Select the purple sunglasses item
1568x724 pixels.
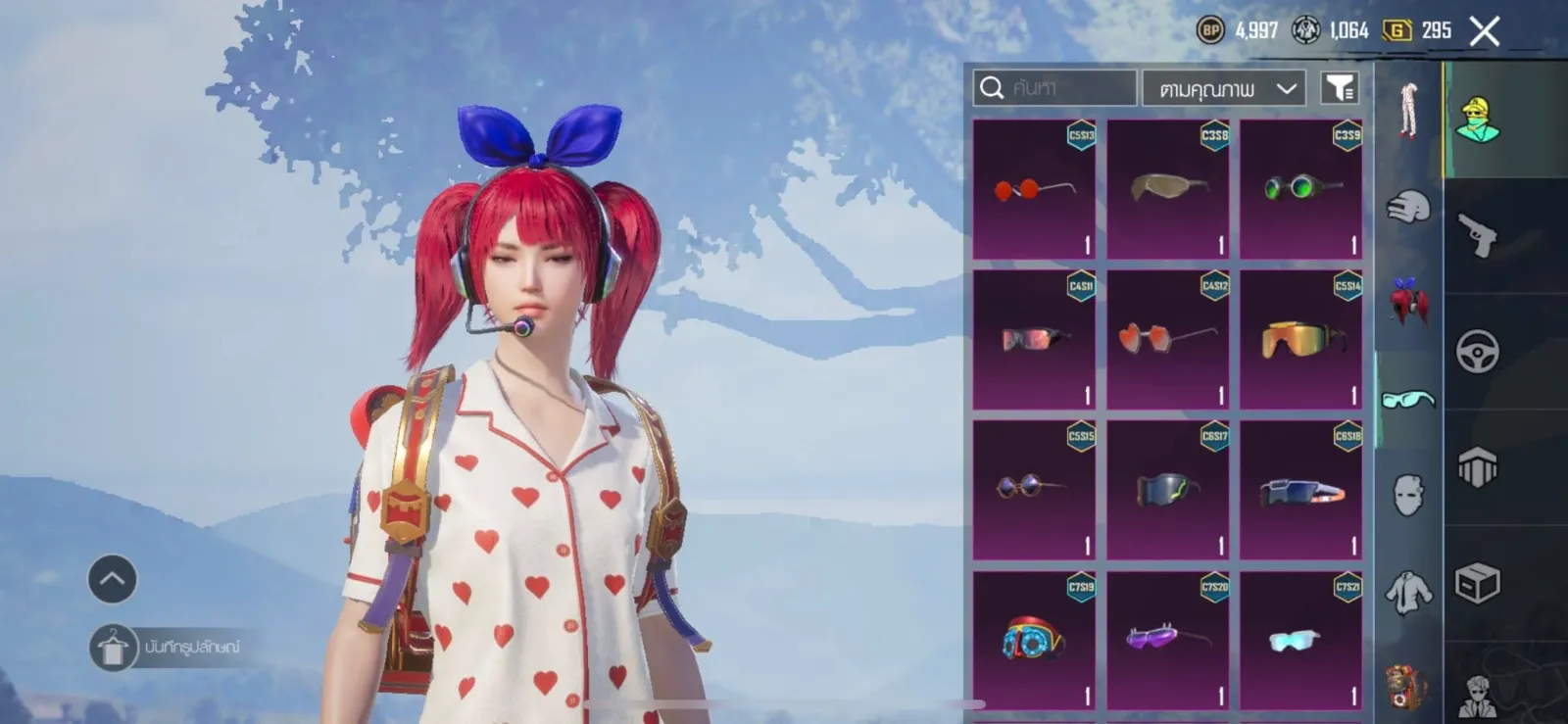(1167, 641)
